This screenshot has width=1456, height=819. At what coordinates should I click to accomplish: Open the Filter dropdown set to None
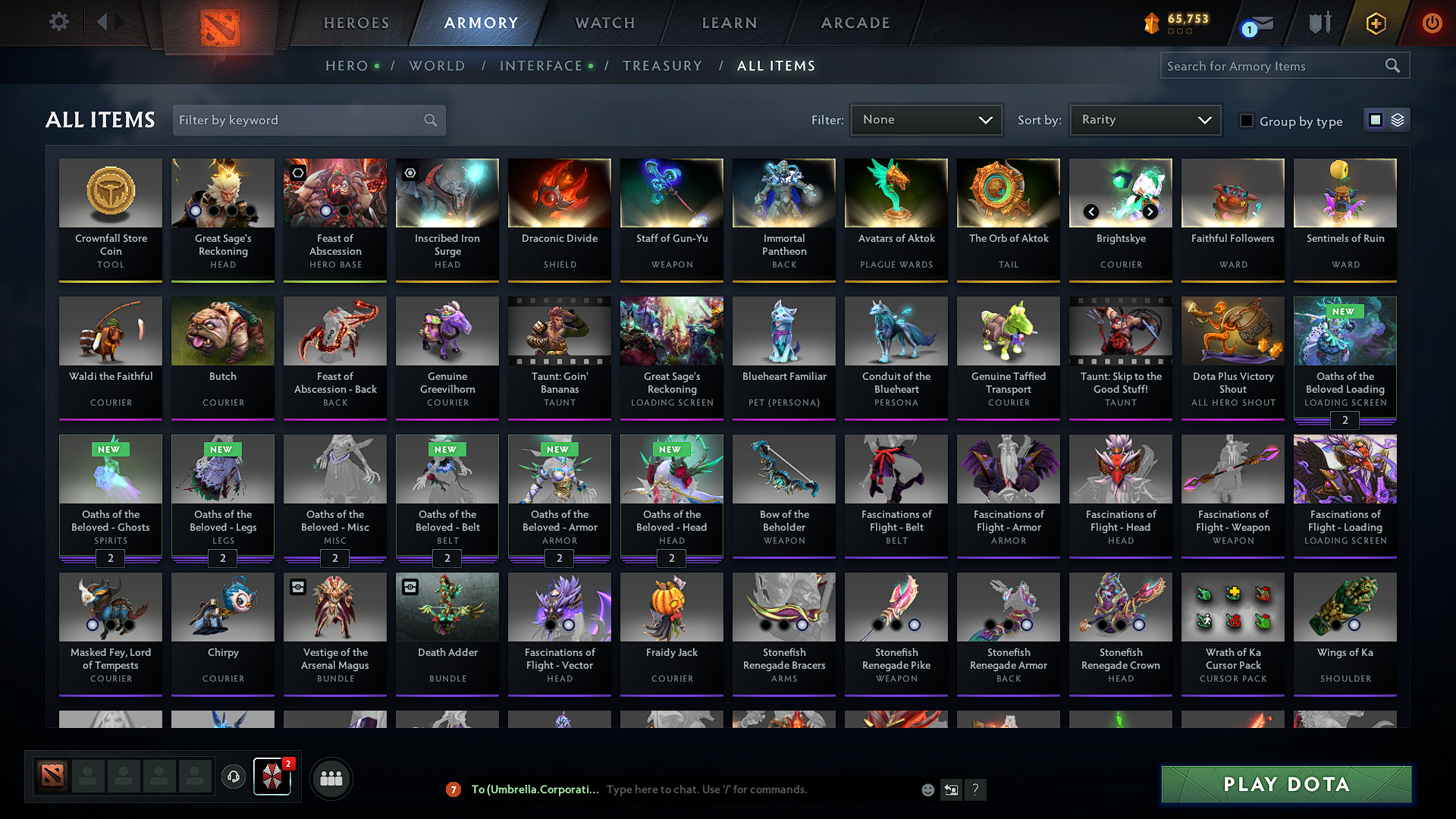point(926,120)
